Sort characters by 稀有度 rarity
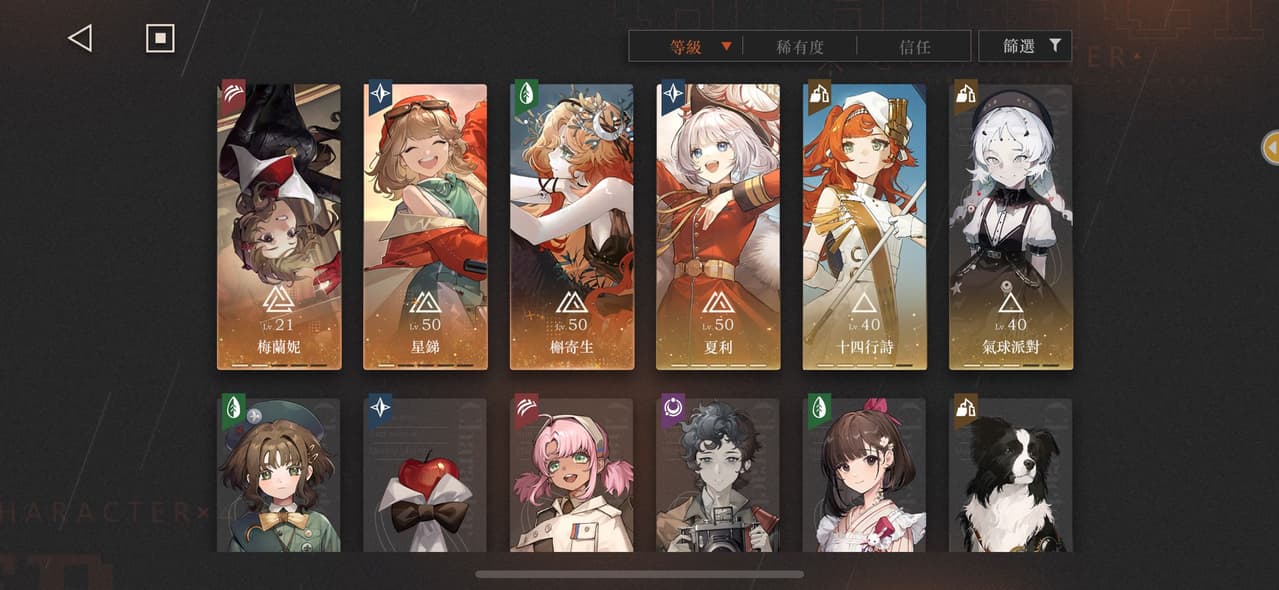The height and width of the screenshot is (590, 1279). tap(799, 46)
